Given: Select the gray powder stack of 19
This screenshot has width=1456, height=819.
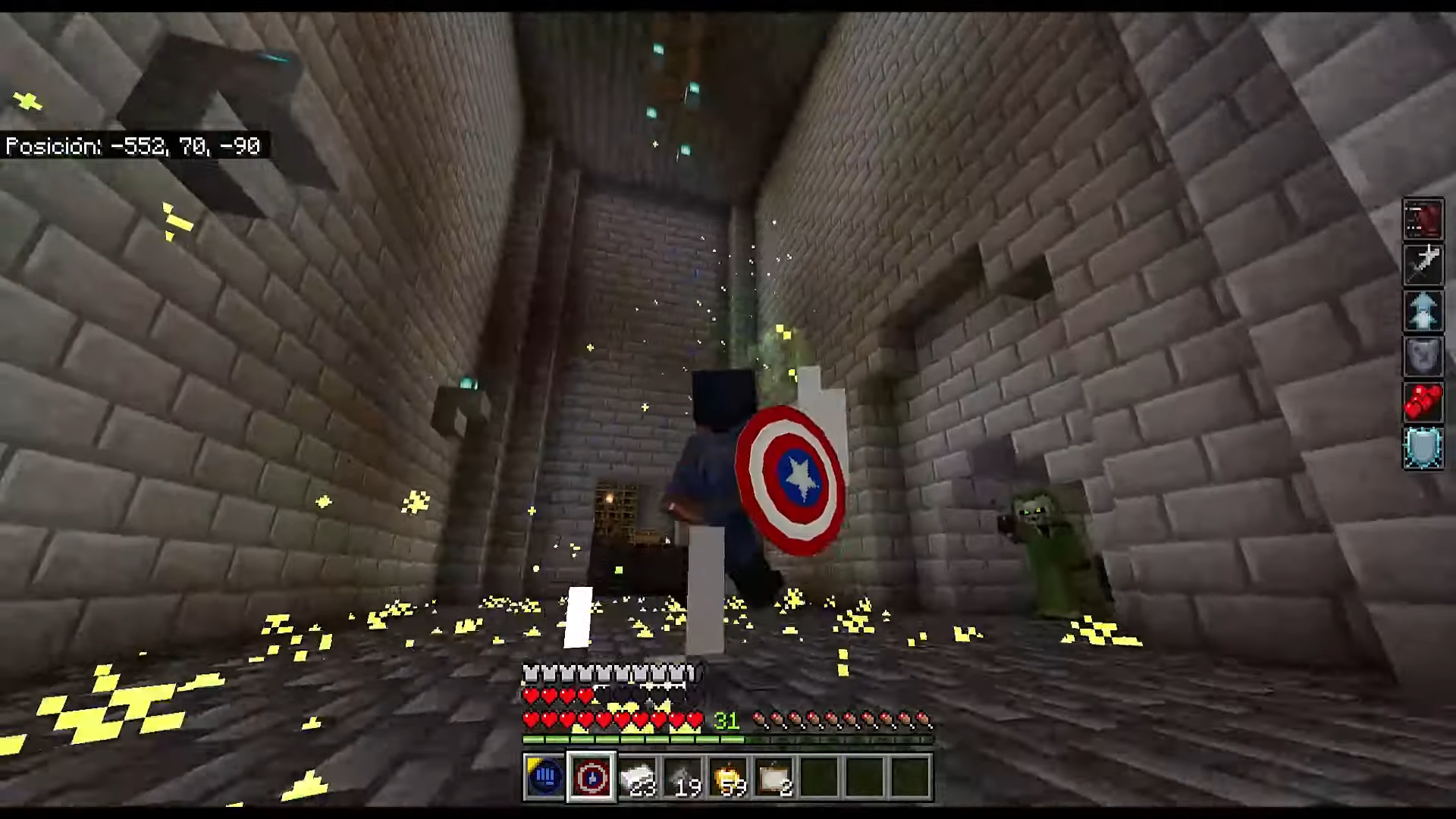Looking at the screenshot, I should [686, 774].
